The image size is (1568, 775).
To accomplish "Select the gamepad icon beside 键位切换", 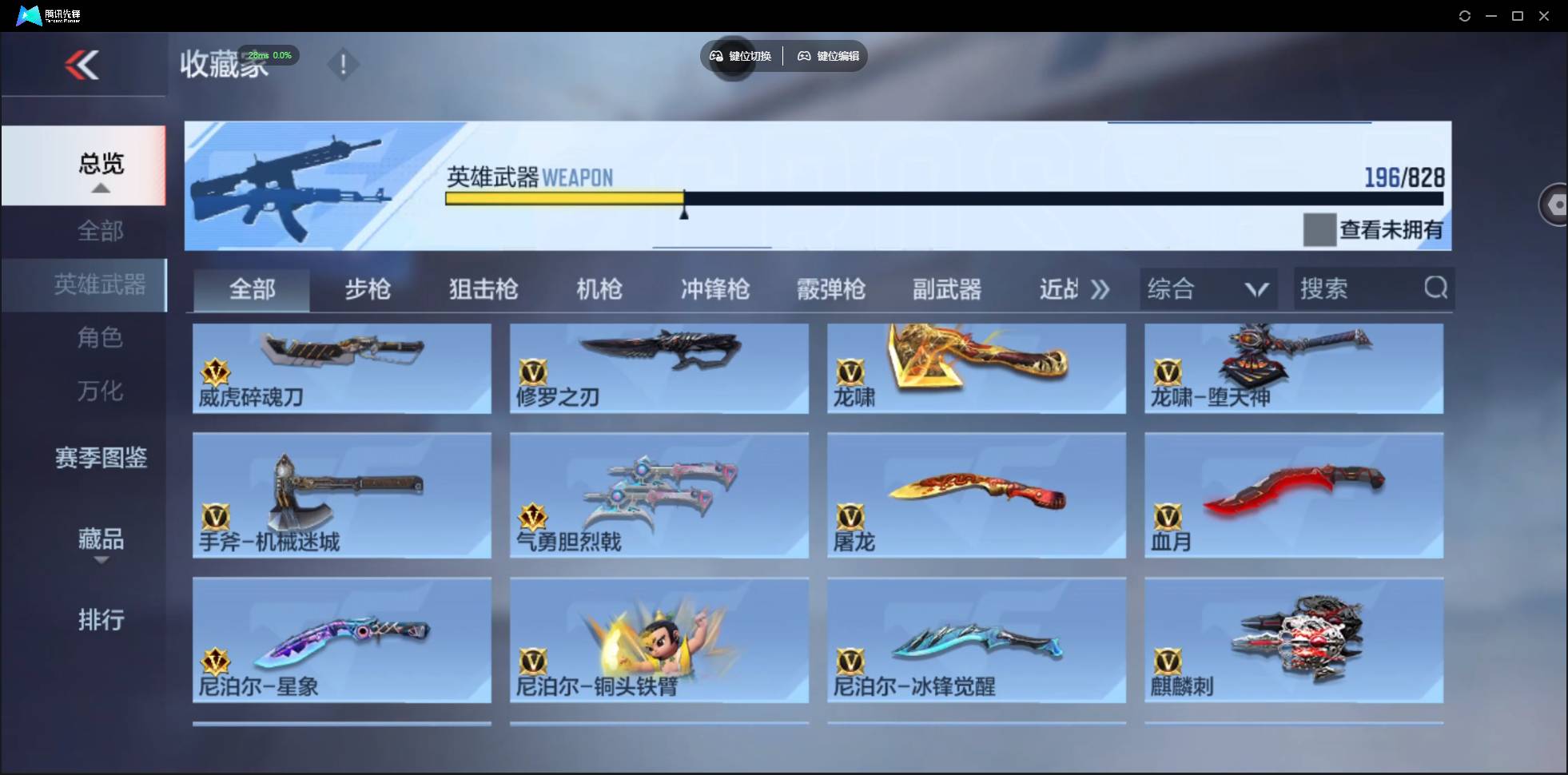I will [x=715, y=56].
